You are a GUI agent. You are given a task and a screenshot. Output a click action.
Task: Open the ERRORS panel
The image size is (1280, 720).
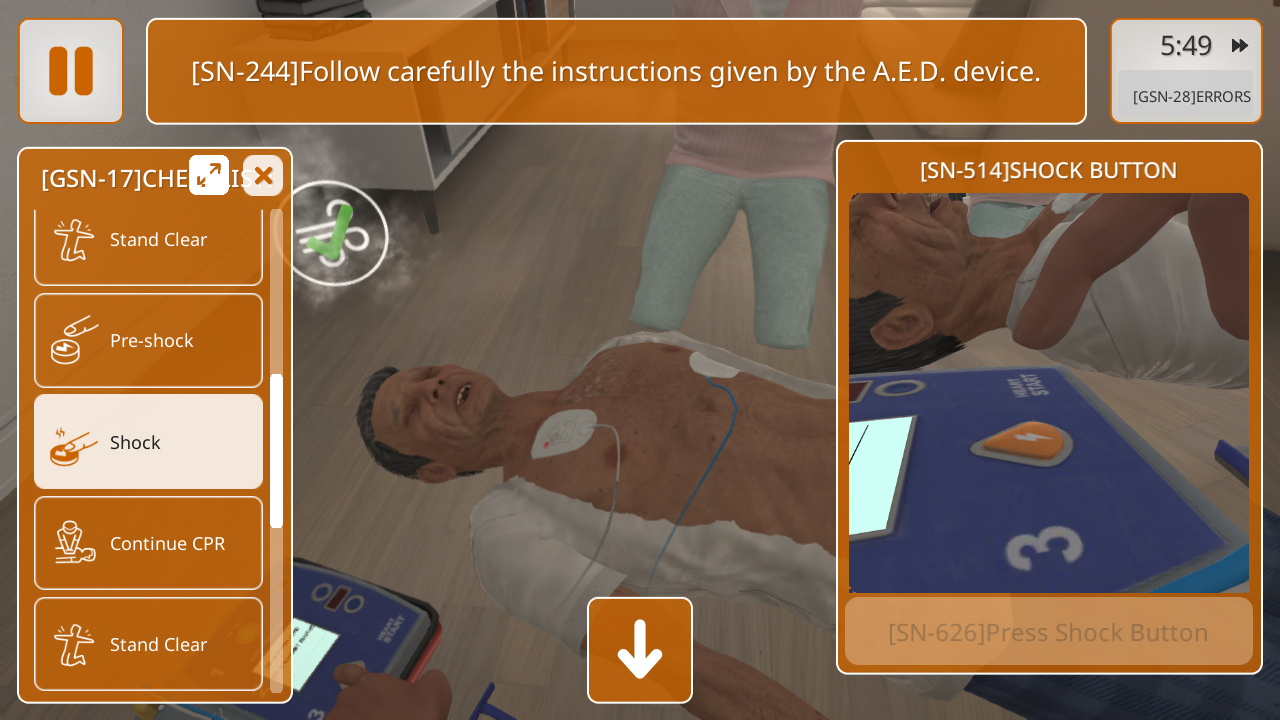(1190, 97)
